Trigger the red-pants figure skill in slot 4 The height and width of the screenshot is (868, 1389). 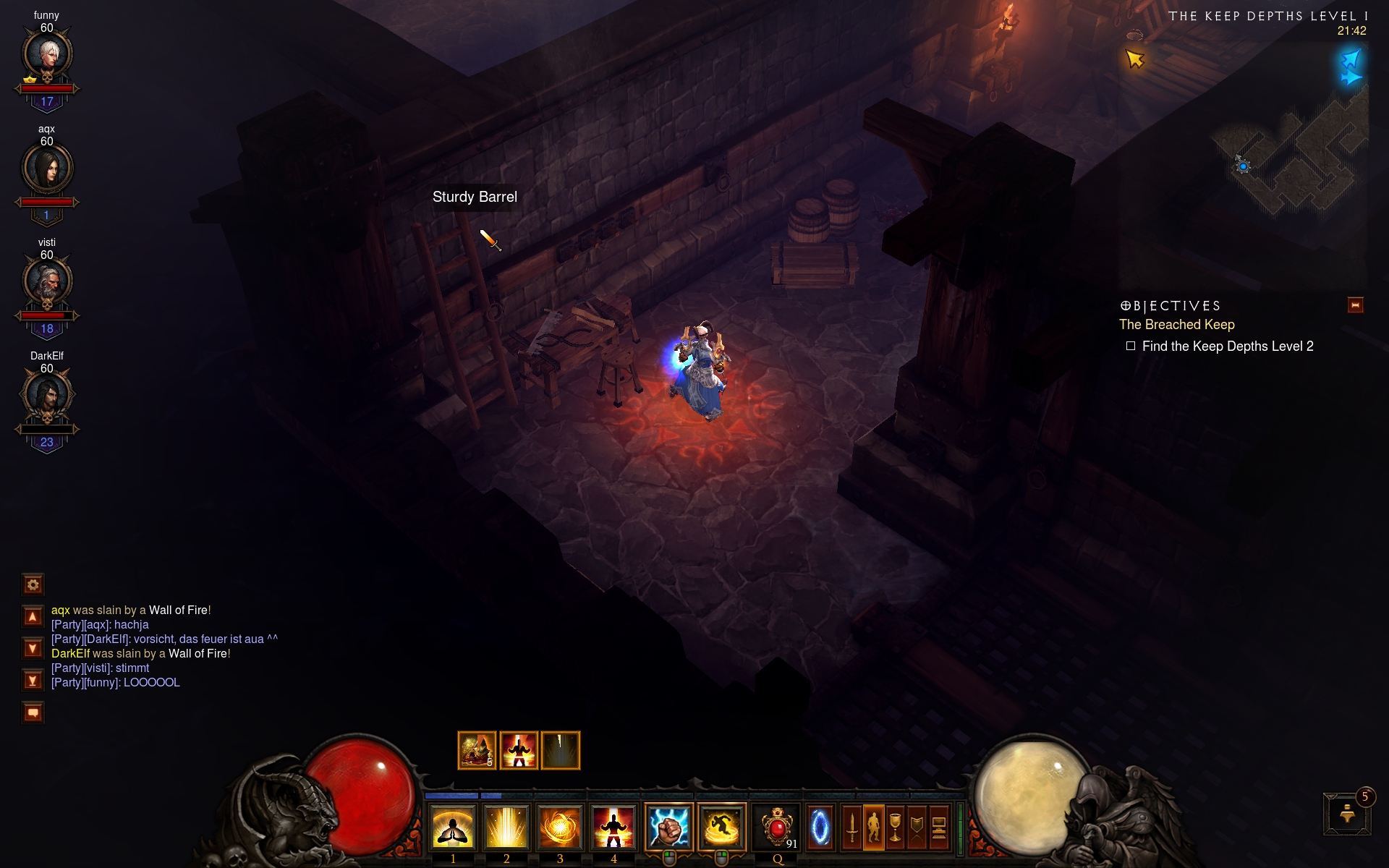coord(613,827)
